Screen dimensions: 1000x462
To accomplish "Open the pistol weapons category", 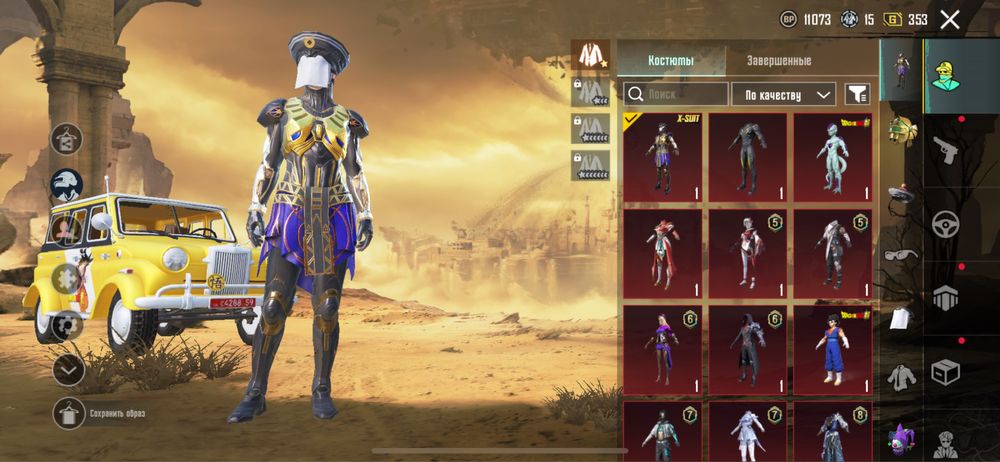I will tap(945, 151).
